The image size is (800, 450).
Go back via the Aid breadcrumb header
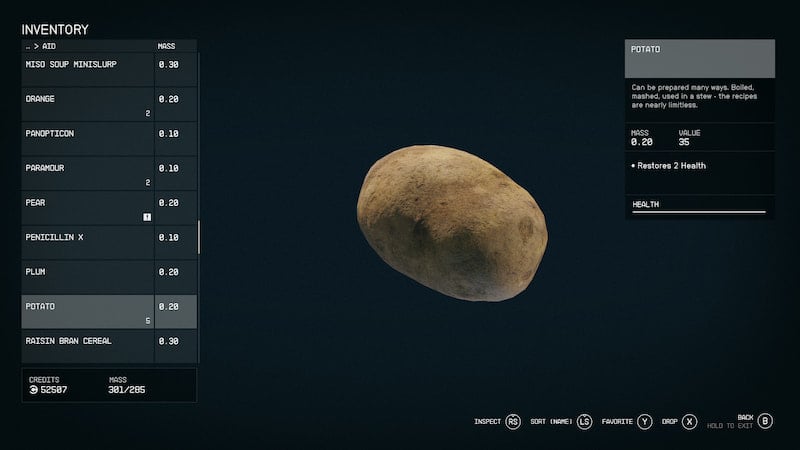[40, 46]
